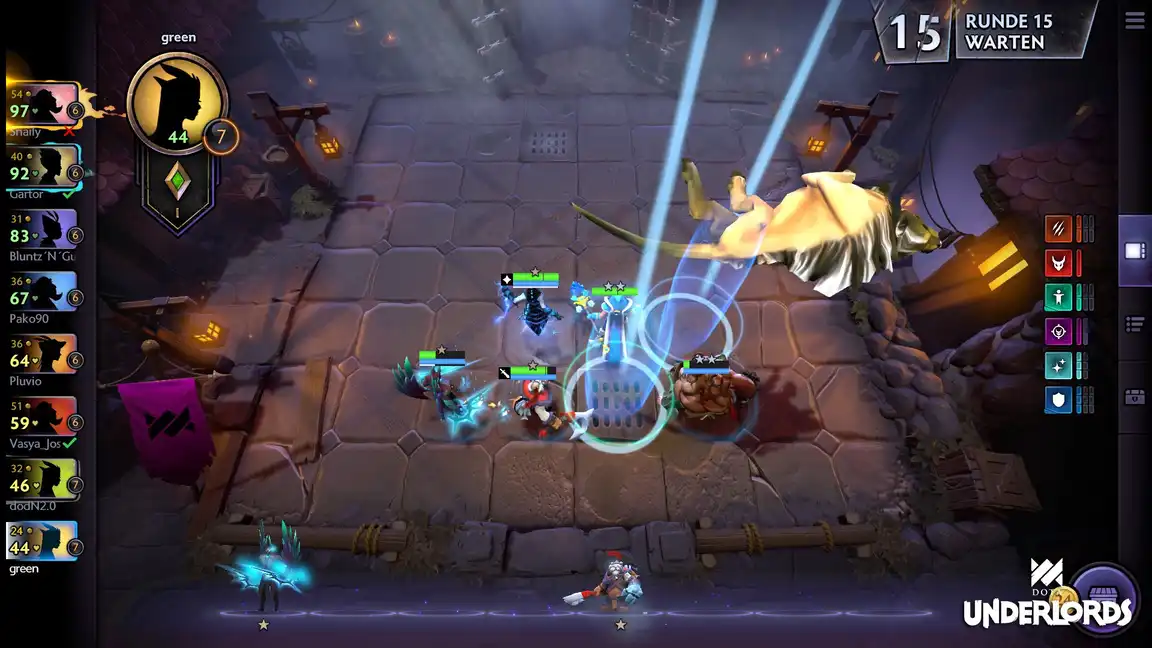The width and height of the screenshot is (1152, 648).
Task: Switch to the list view side tab
Action: point(1135,323)
